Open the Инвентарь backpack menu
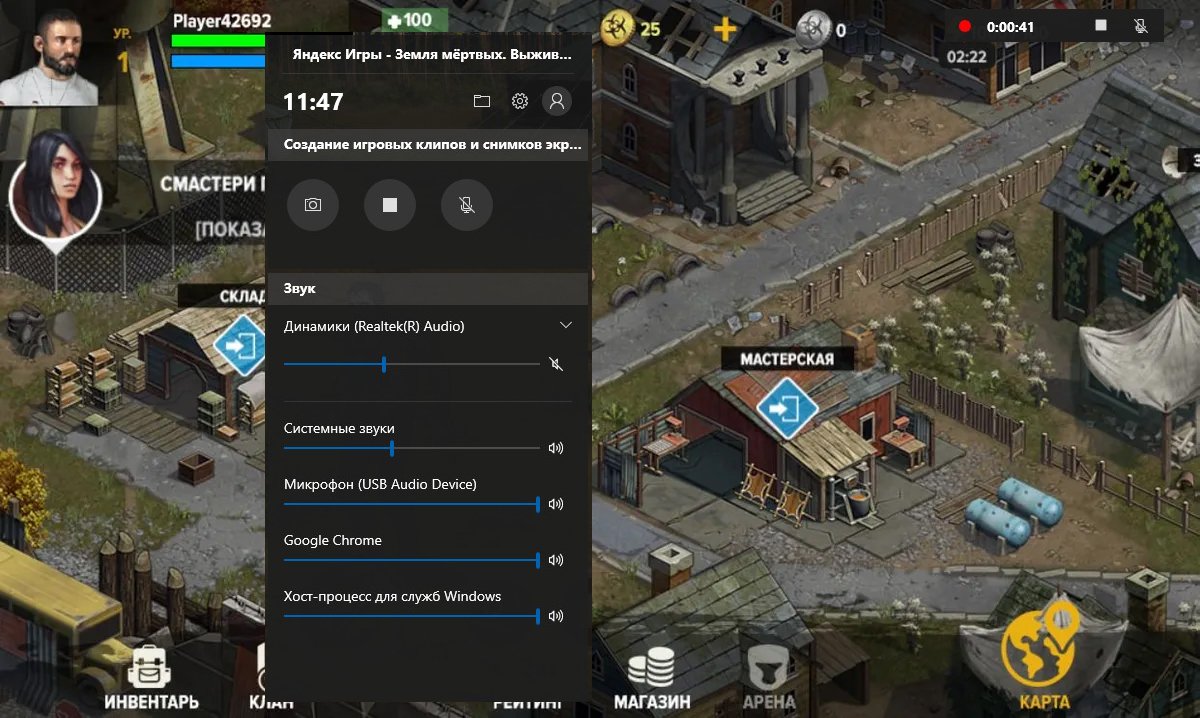This screenshot has height=718, width=1200. [151, 675]
